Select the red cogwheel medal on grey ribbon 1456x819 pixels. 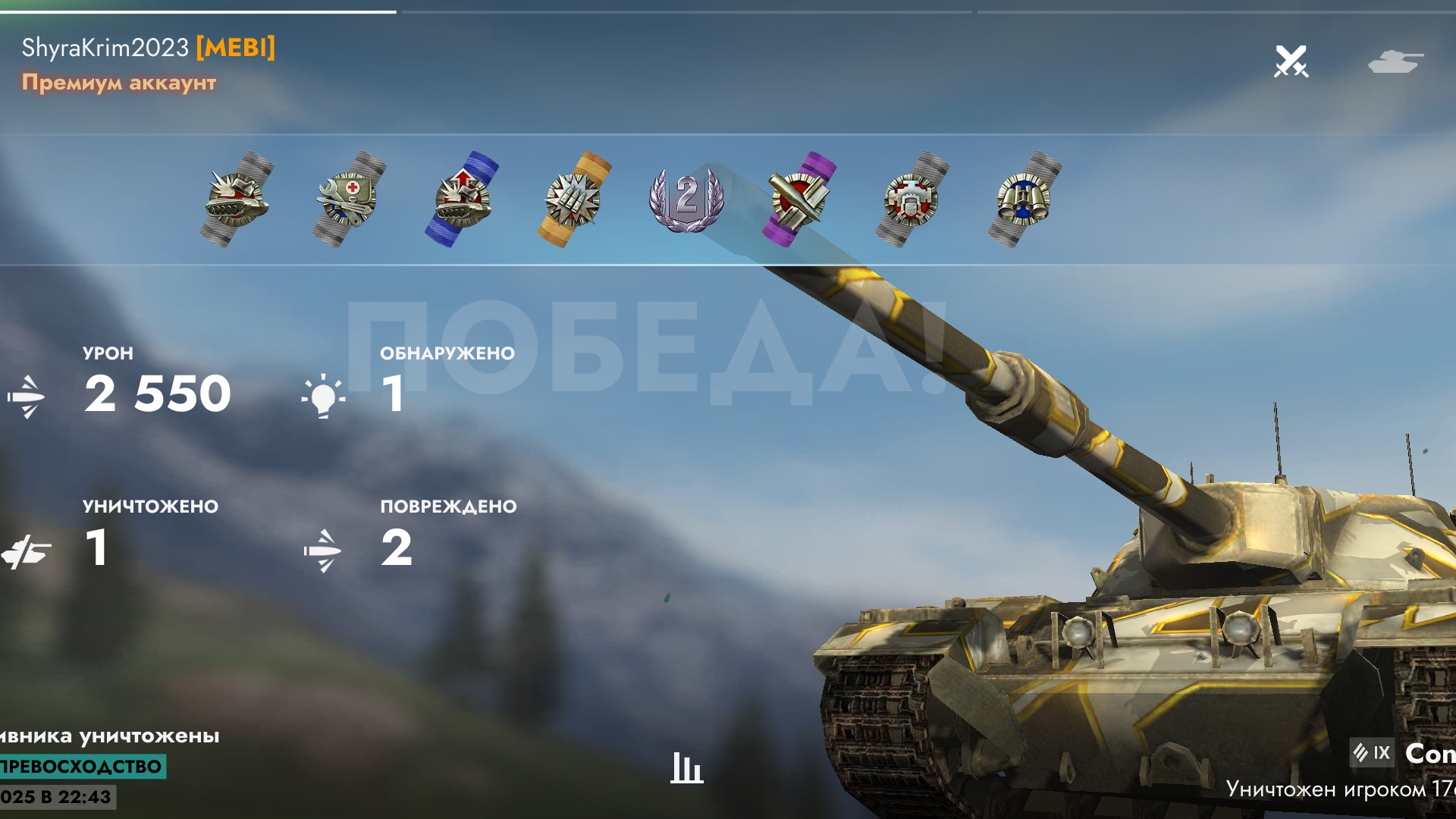(912, 199)
